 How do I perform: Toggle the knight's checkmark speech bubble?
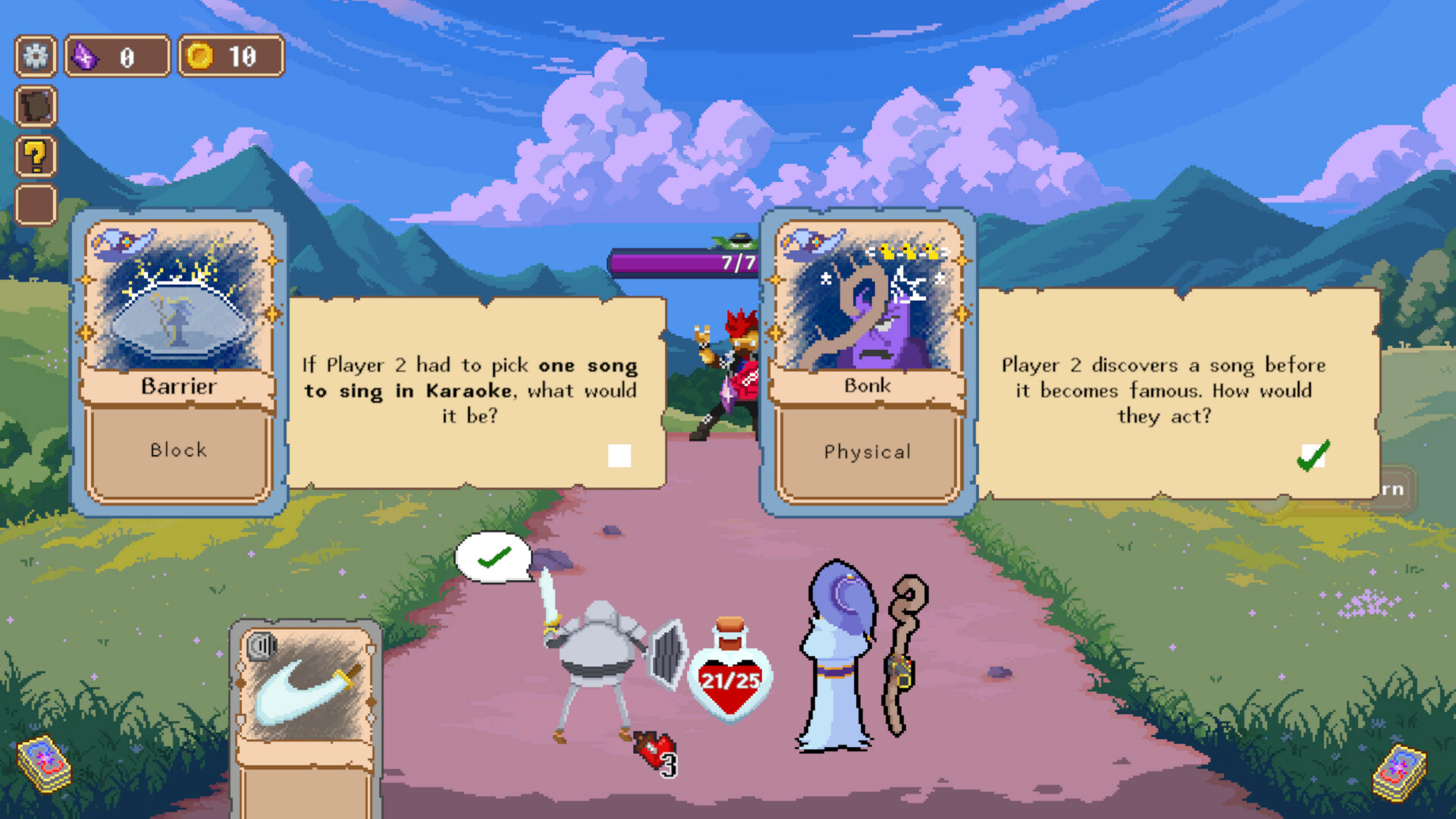(x=494, y=557)
